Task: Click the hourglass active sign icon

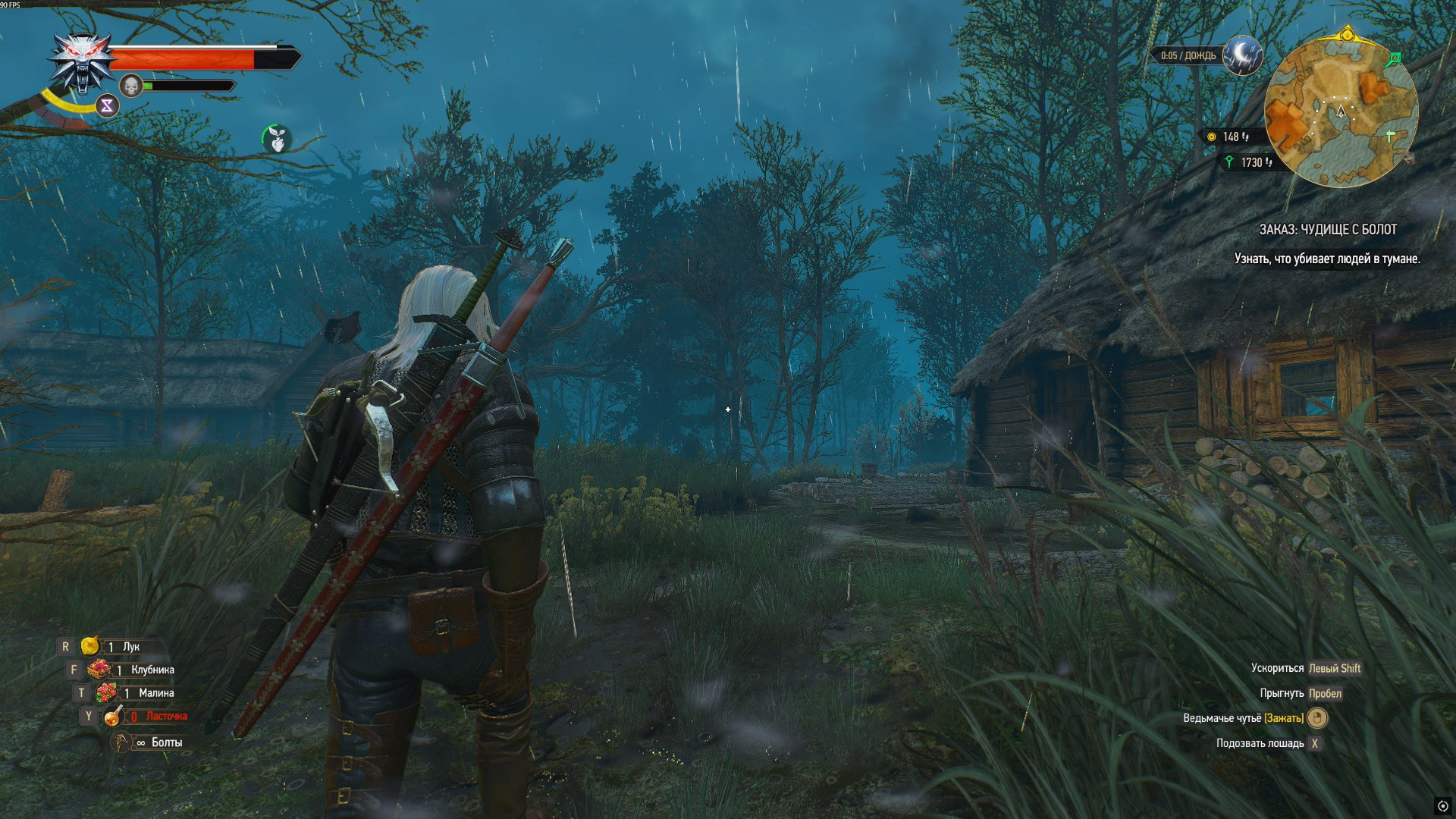Action: pos(107,106)
